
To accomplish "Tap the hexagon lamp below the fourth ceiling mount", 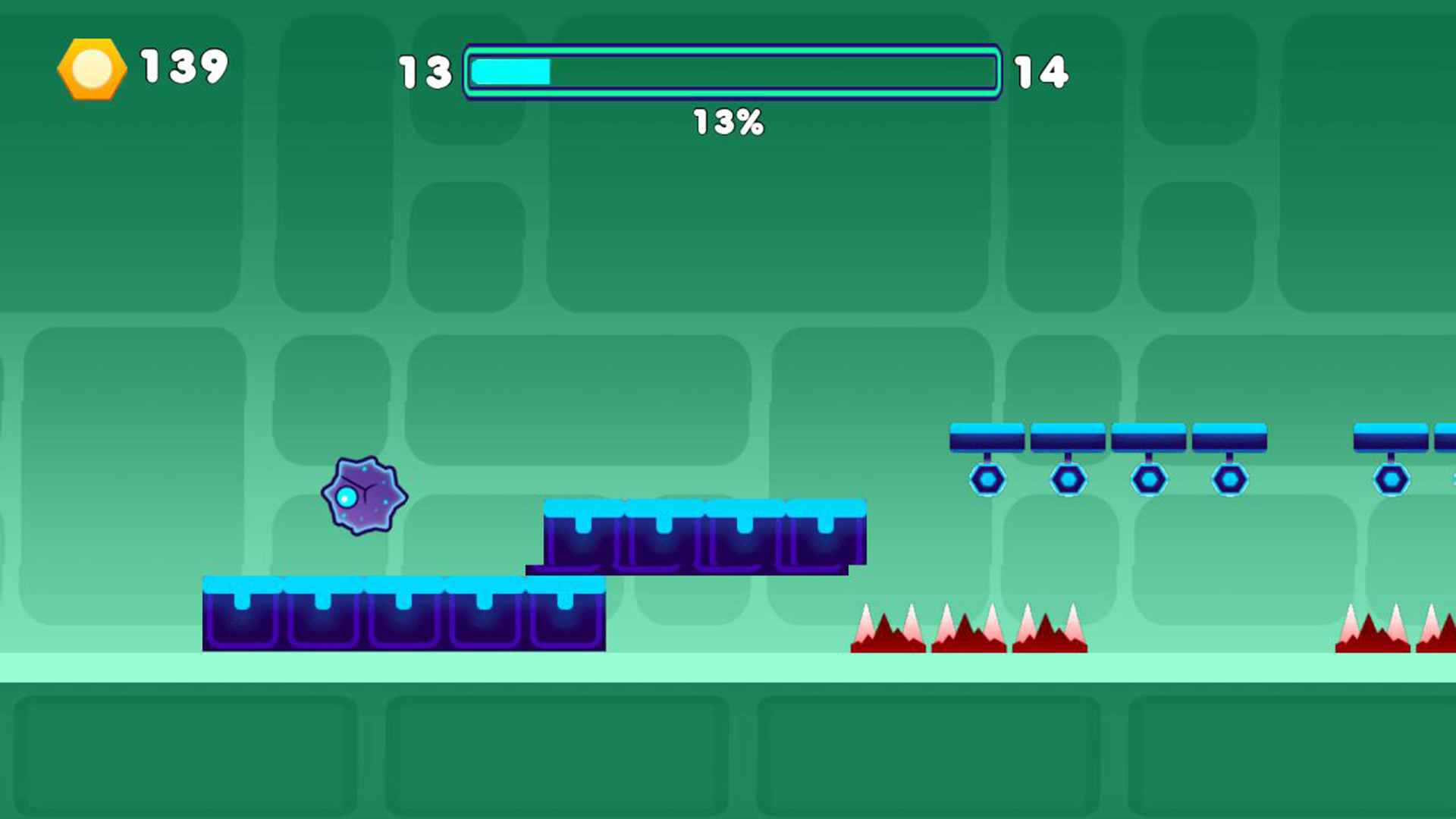I will [1230, 478].
